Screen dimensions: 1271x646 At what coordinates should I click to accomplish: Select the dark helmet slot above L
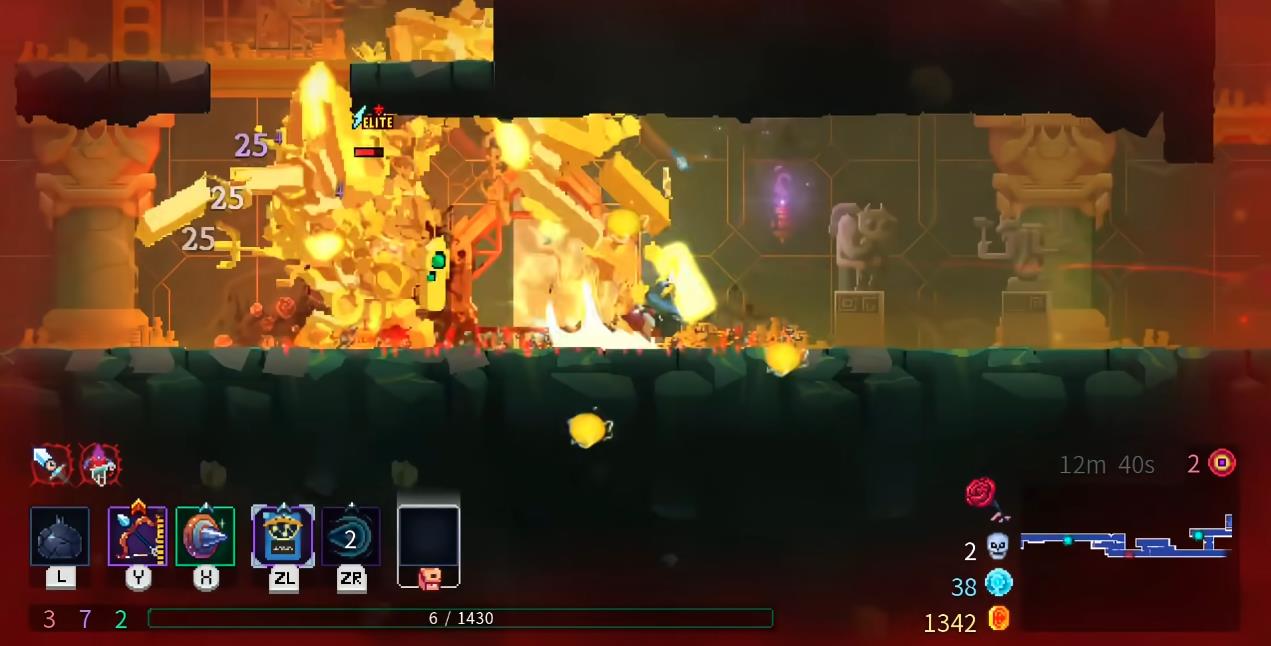tap(60, 537)
